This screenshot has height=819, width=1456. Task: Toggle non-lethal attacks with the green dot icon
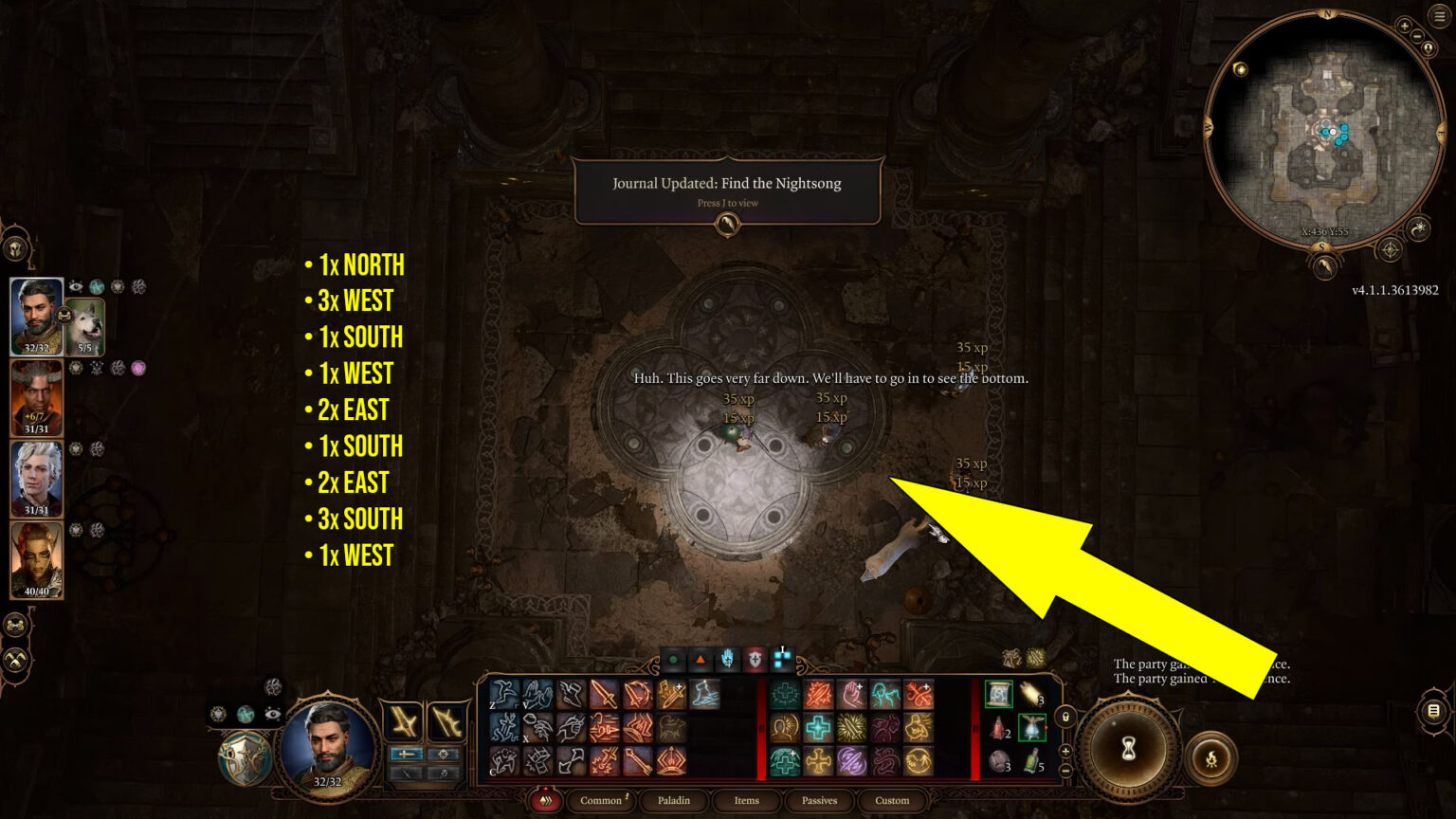click(671, 659)
